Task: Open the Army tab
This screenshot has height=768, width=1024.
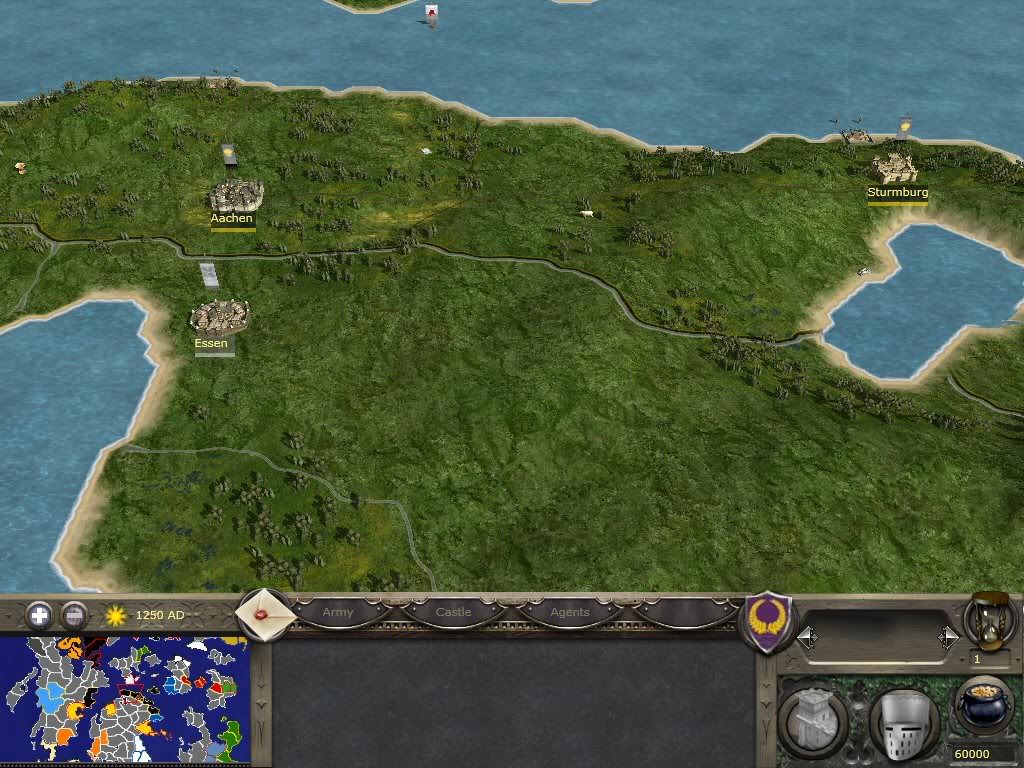Action: pos(338,612)
